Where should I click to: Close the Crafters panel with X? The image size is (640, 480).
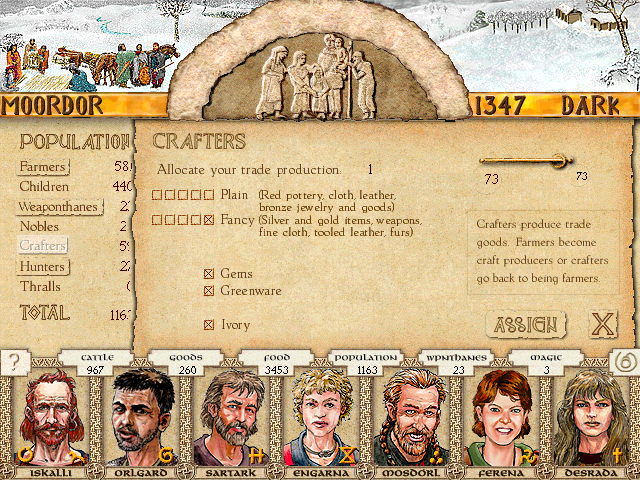602,325
